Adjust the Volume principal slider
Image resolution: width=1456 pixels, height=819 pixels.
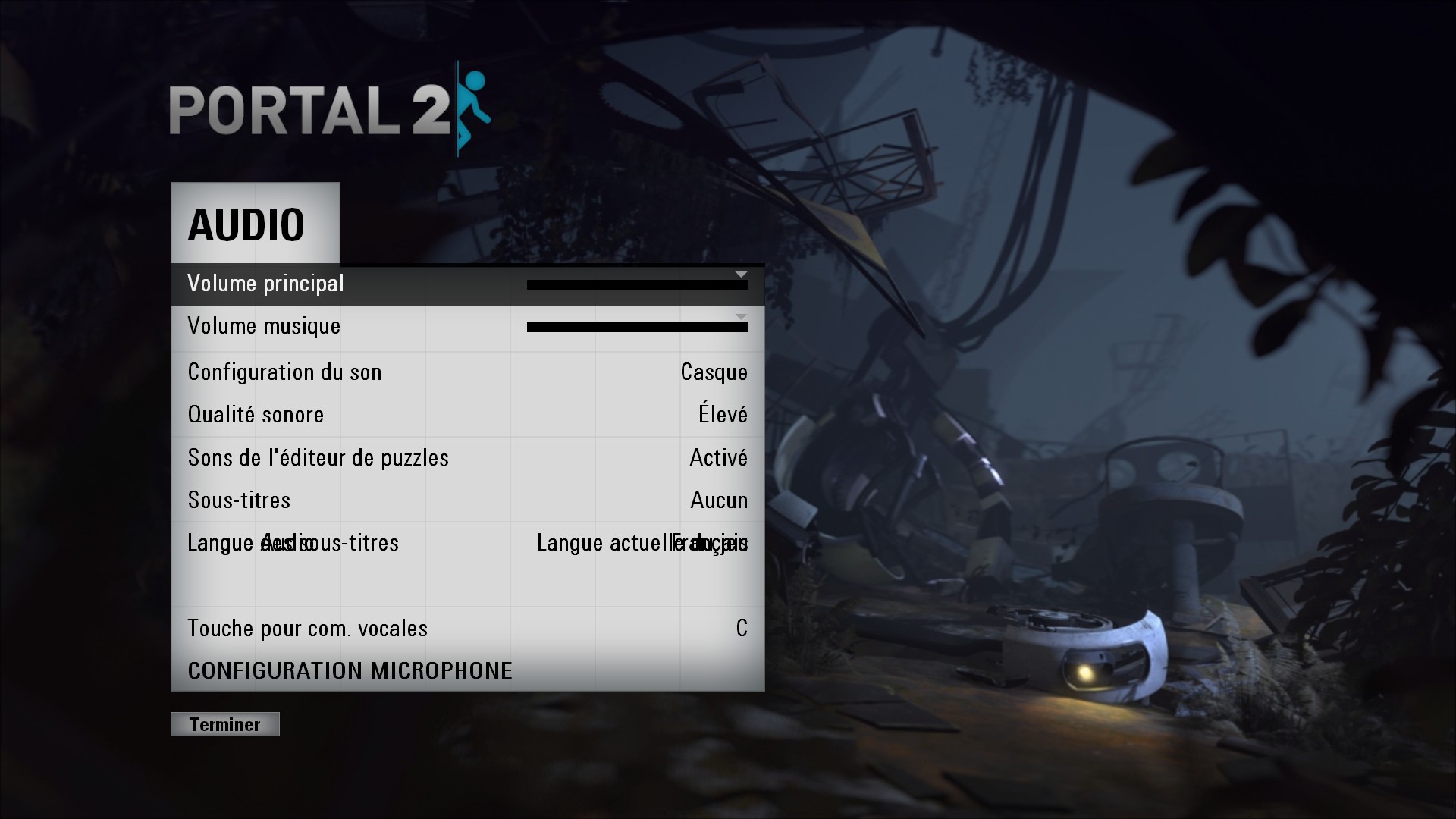637,285
